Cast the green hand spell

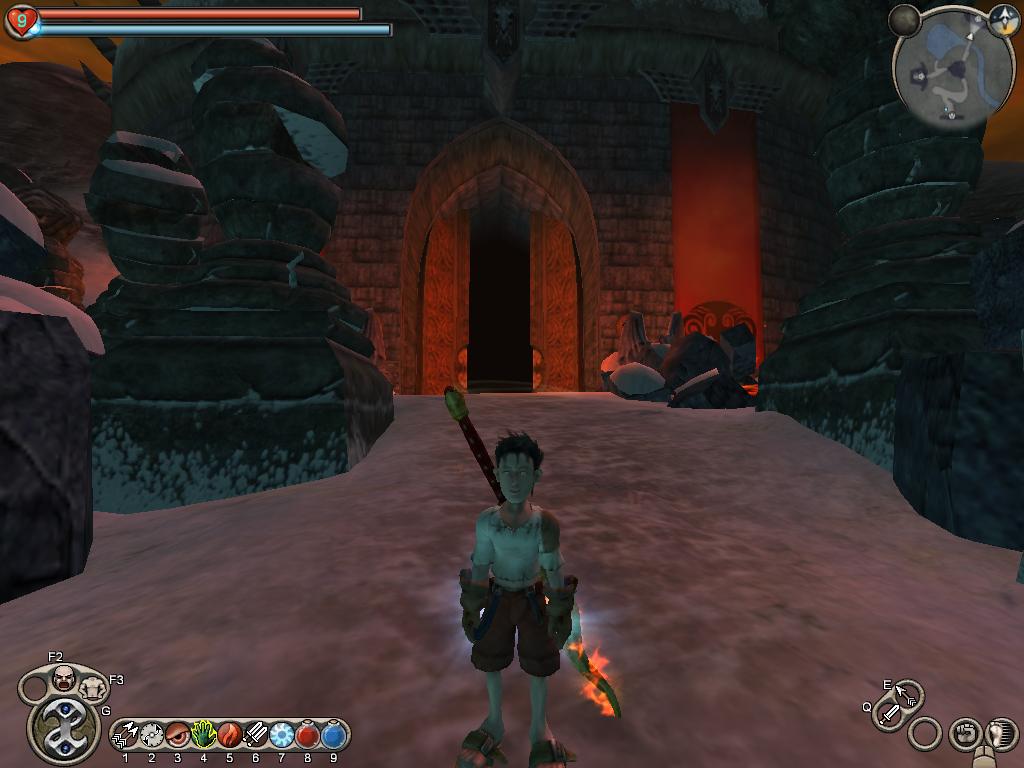204,736
